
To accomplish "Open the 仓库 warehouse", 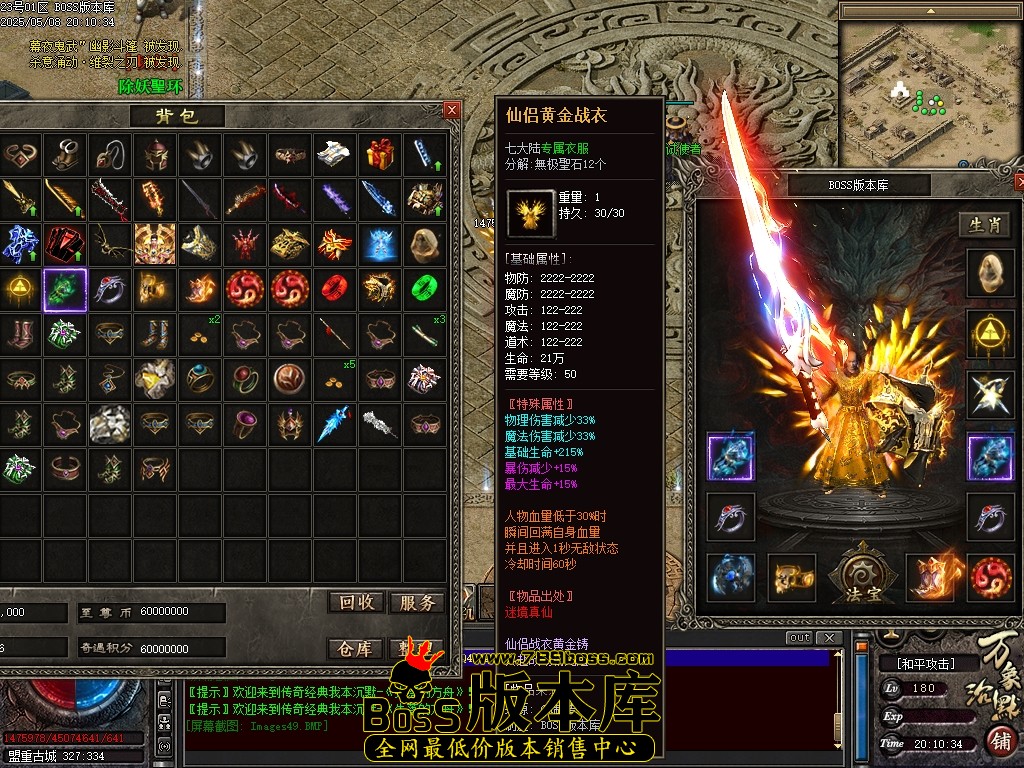I will pyautogui.click(x=357, y=649).
